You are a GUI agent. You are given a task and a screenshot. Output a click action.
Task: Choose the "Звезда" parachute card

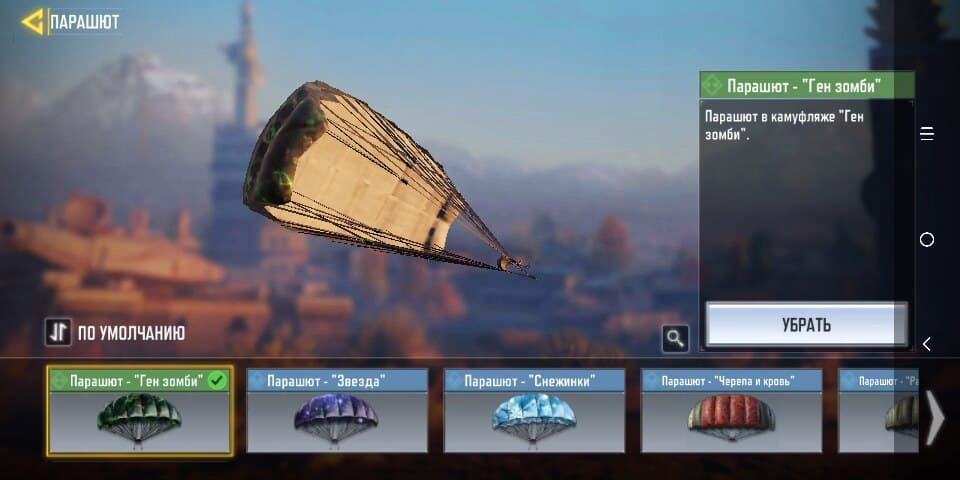click(336, 412)
